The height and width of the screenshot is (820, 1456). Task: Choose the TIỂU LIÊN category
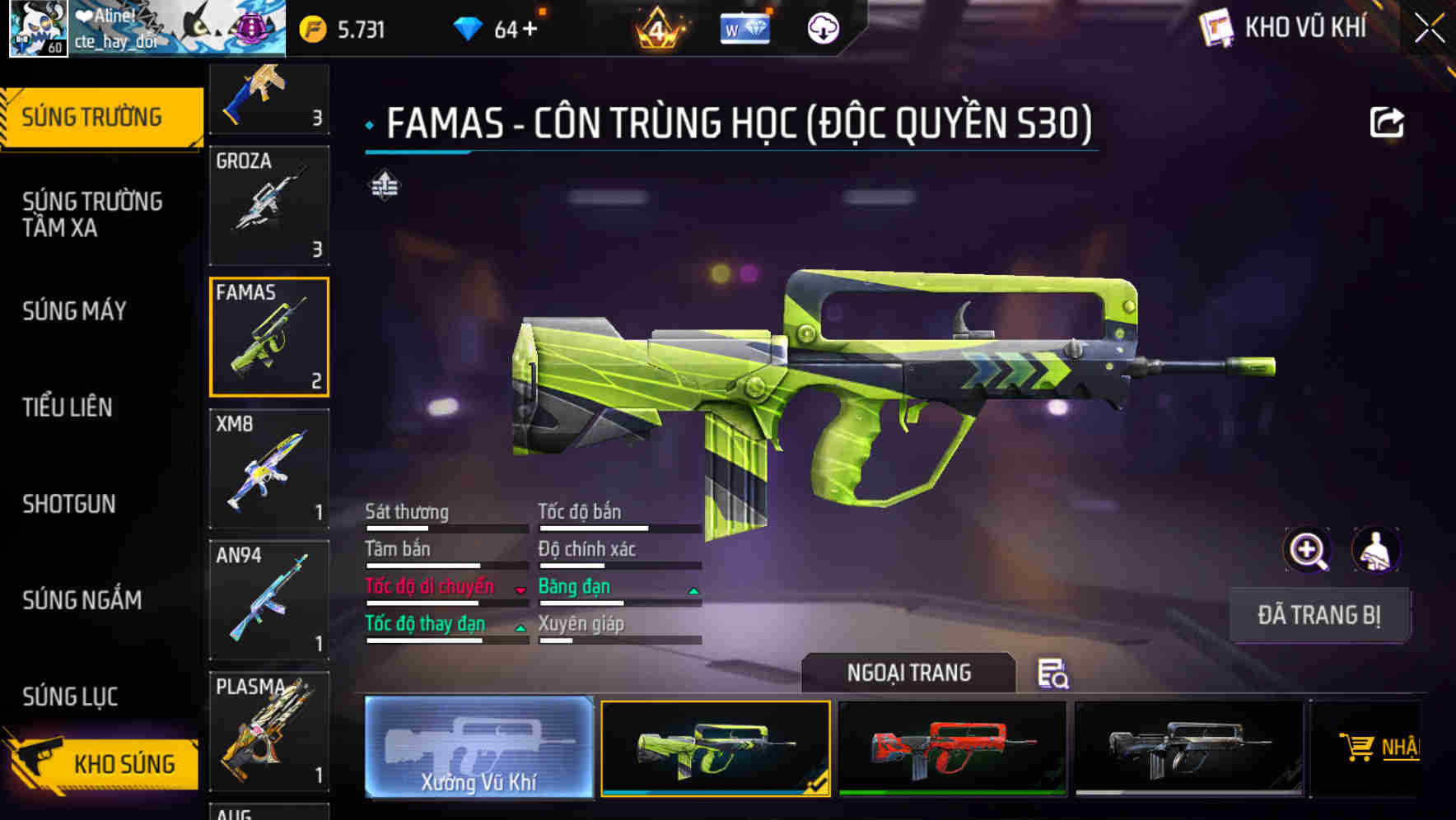(68, 407)
